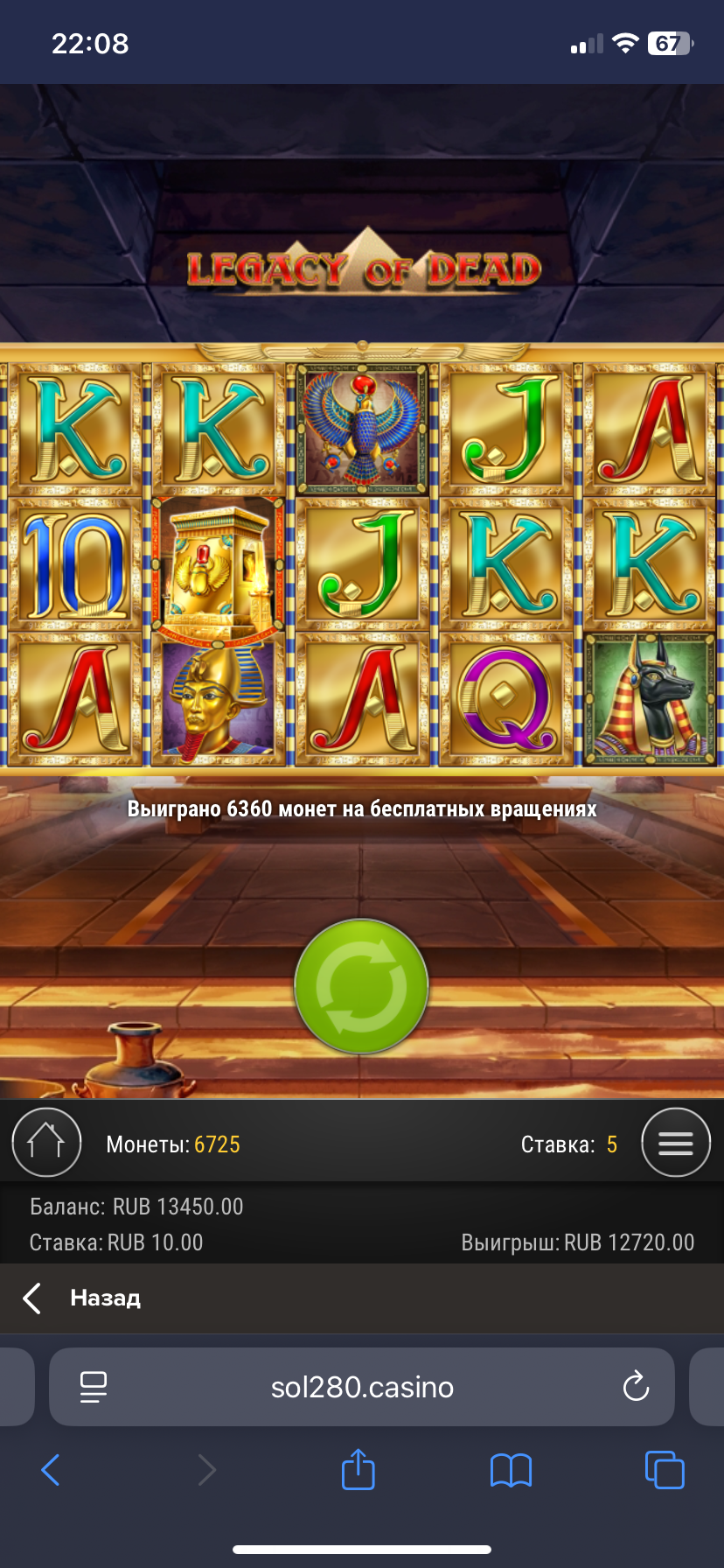Screen dimensions: 724x1568
Task: Open the hamburger game menu
Action: (x=675, y=1143)
